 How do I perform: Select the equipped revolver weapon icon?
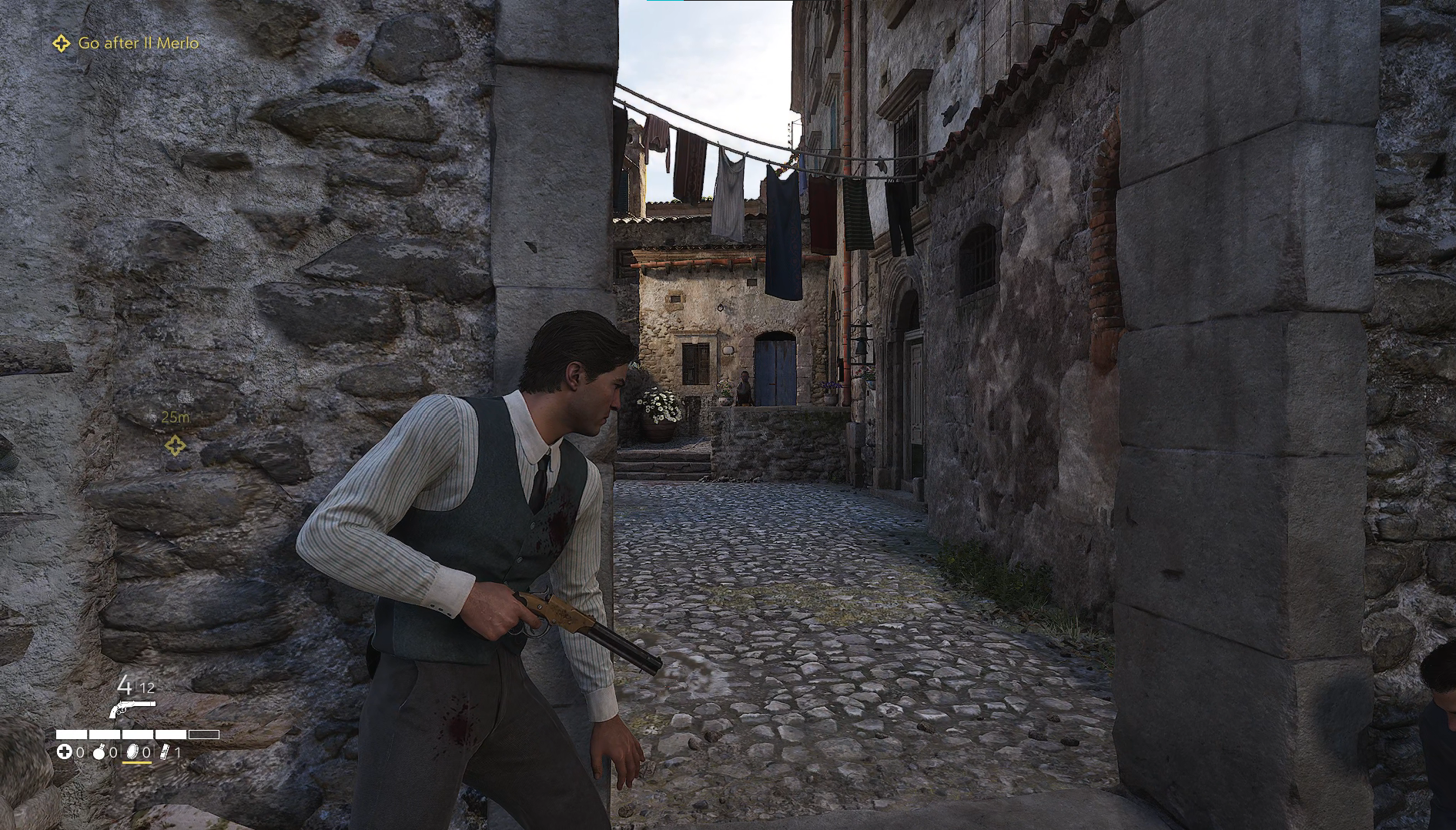click(132, 708)
